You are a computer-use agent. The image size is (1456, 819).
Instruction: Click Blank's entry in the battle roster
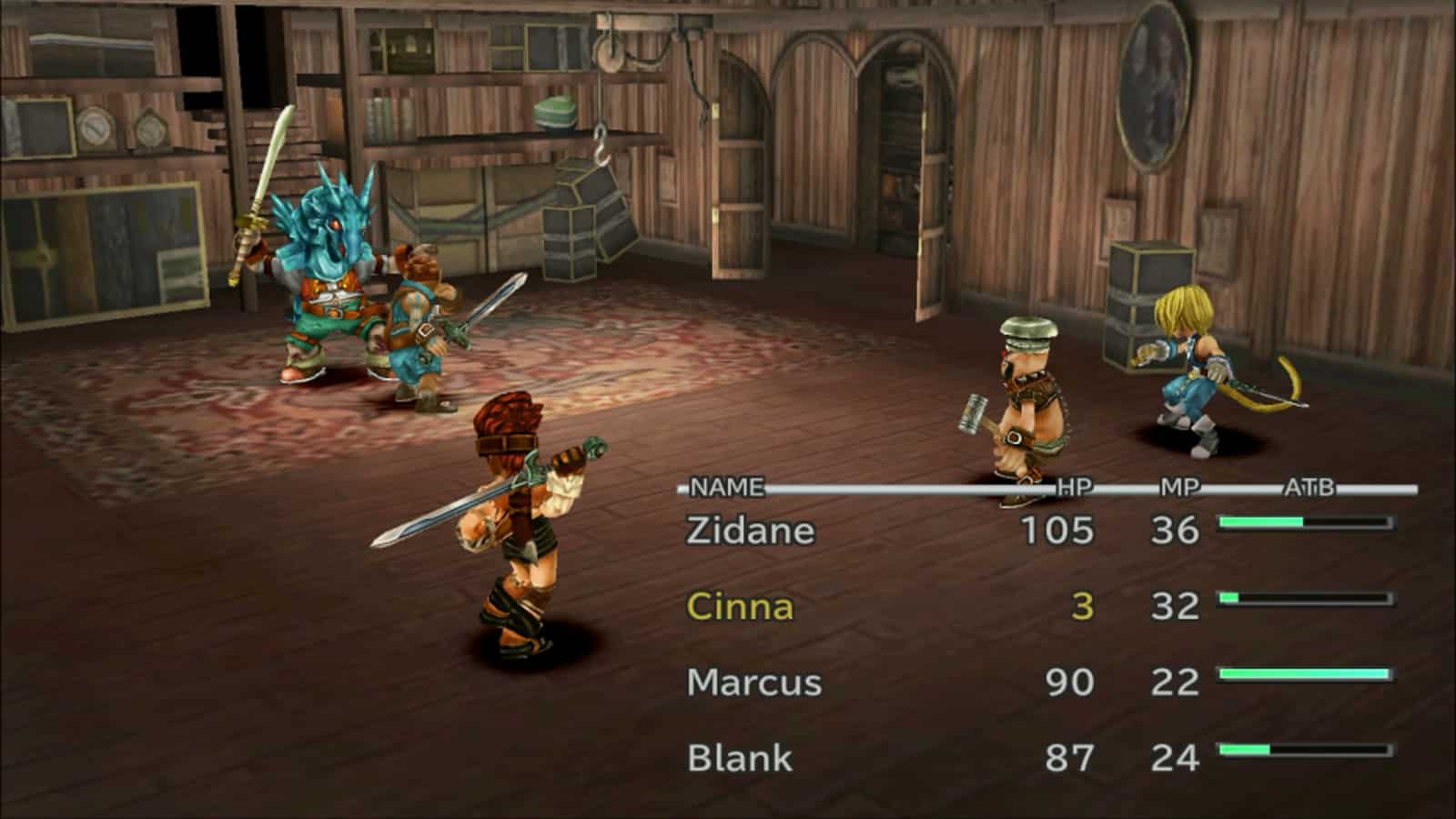point(739,757)
